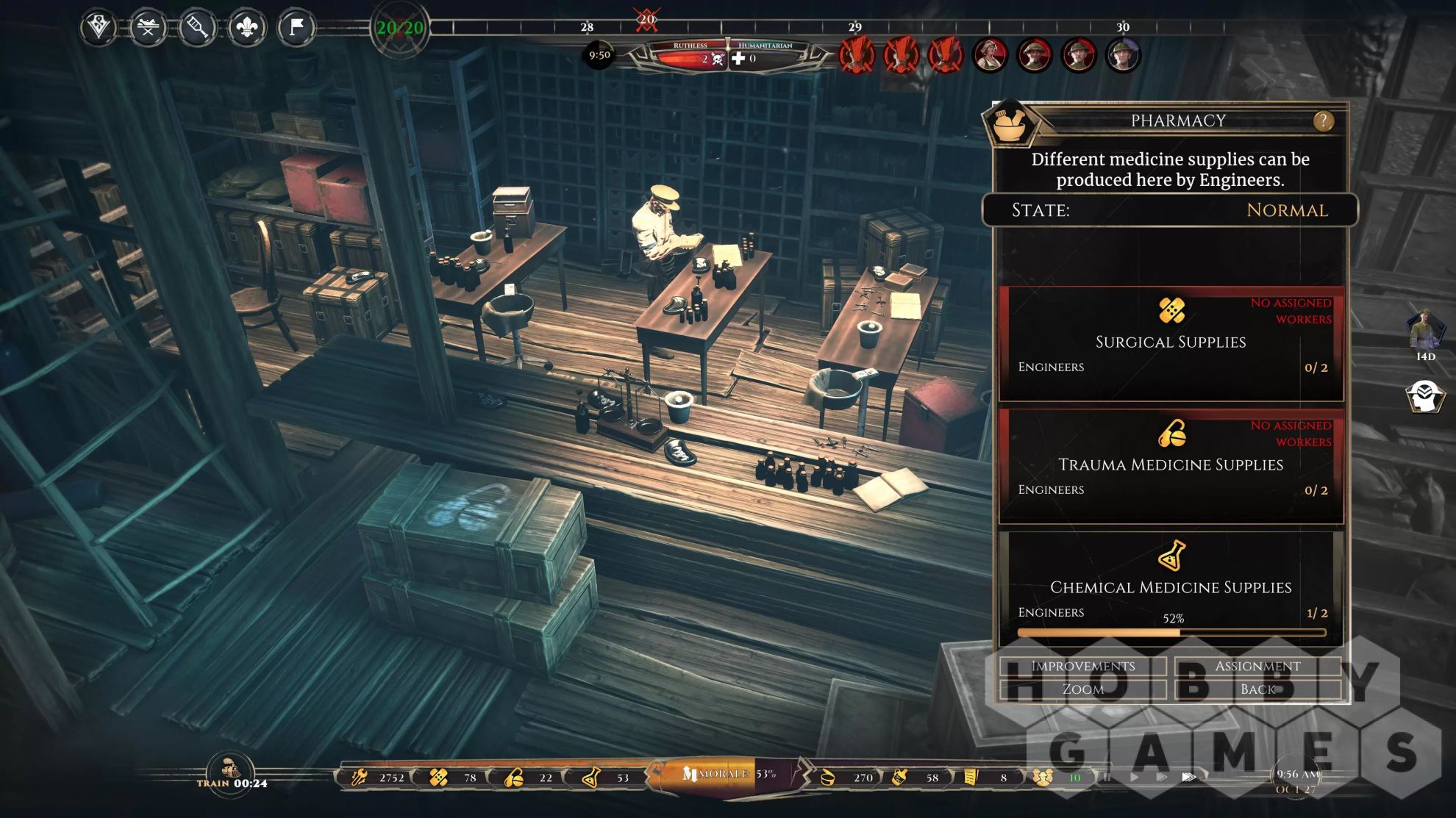
Task: Open the Improvements panel for the pharmacy
Action: click(1082, 666)
